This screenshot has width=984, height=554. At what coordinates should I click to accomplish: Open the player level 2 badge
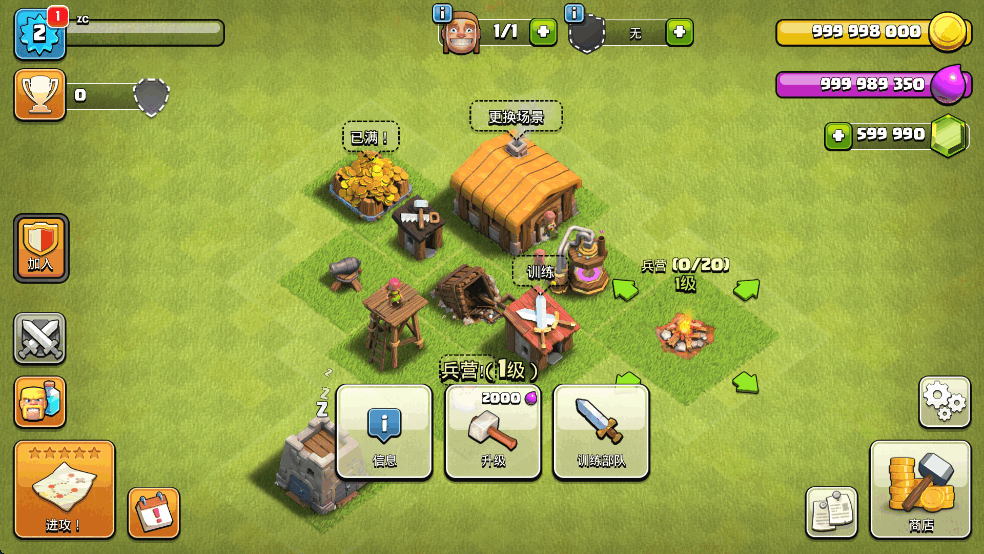(x=40, y=33)
